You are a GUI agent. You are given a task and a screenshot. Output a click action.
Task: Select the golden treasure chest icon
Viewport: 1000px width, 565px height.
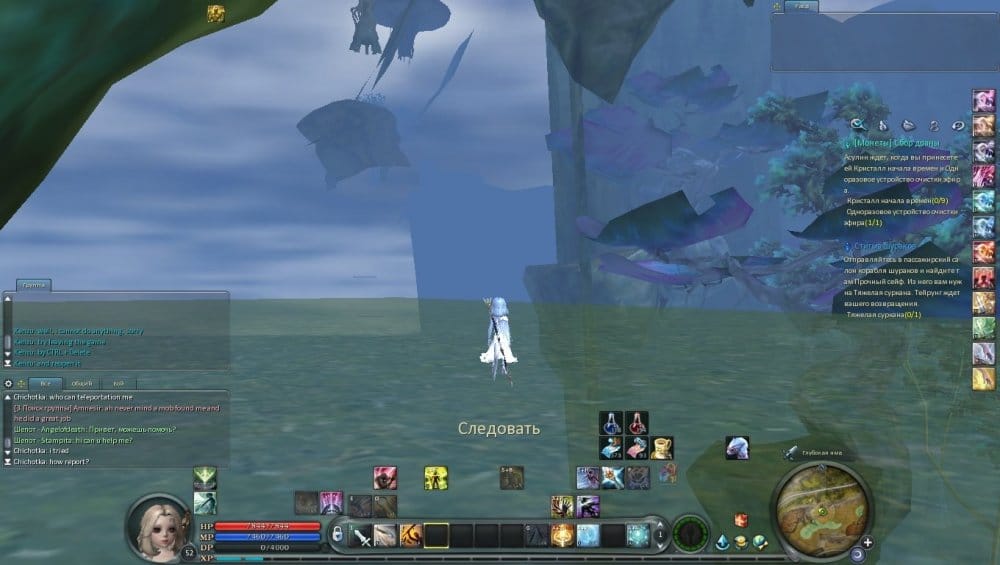point(215,13)
